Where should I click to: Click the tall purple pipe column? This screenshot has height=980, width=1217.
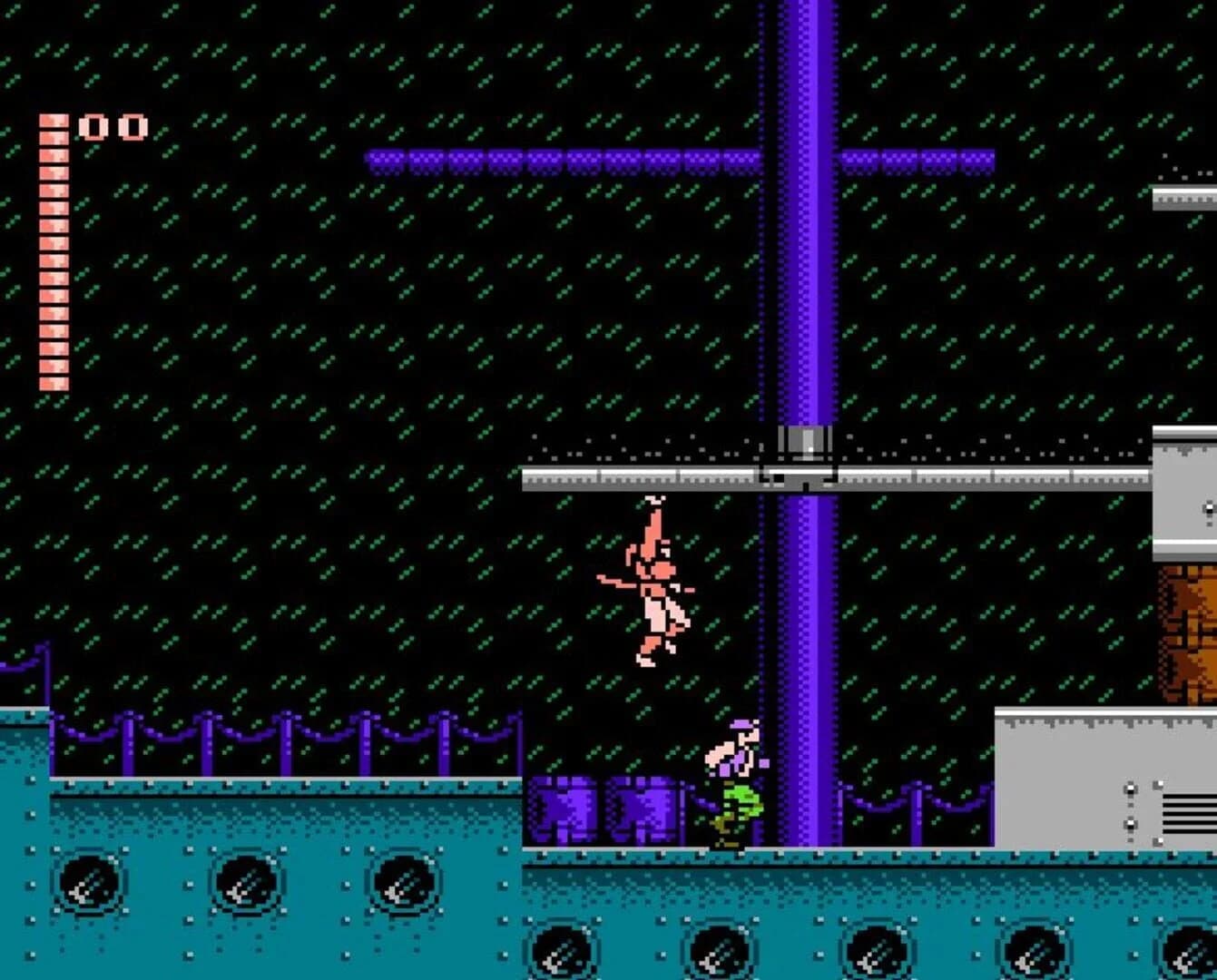pos(799,272)
